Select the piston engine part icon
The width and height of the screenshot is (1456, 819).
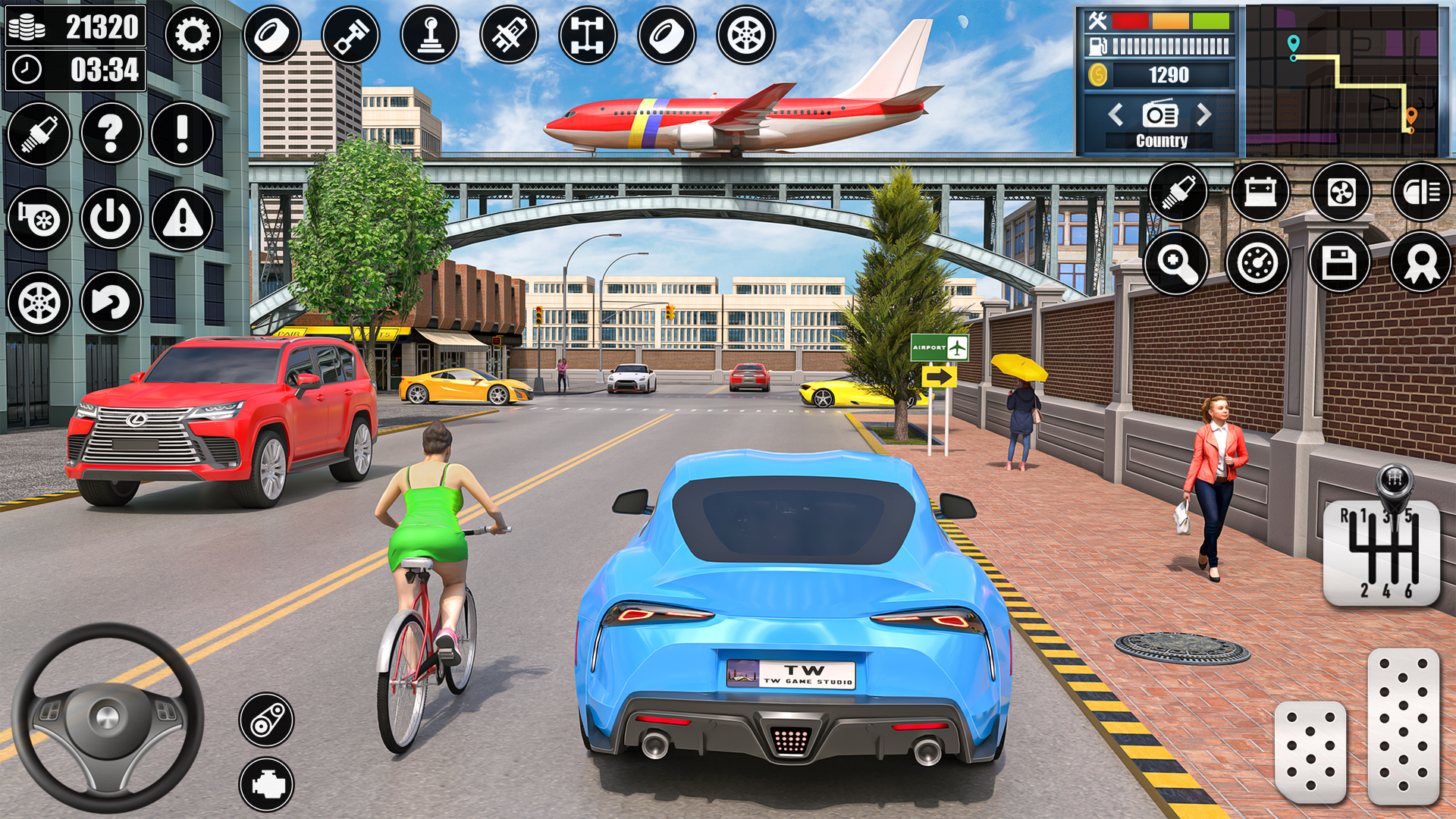[x=353, y=34]
